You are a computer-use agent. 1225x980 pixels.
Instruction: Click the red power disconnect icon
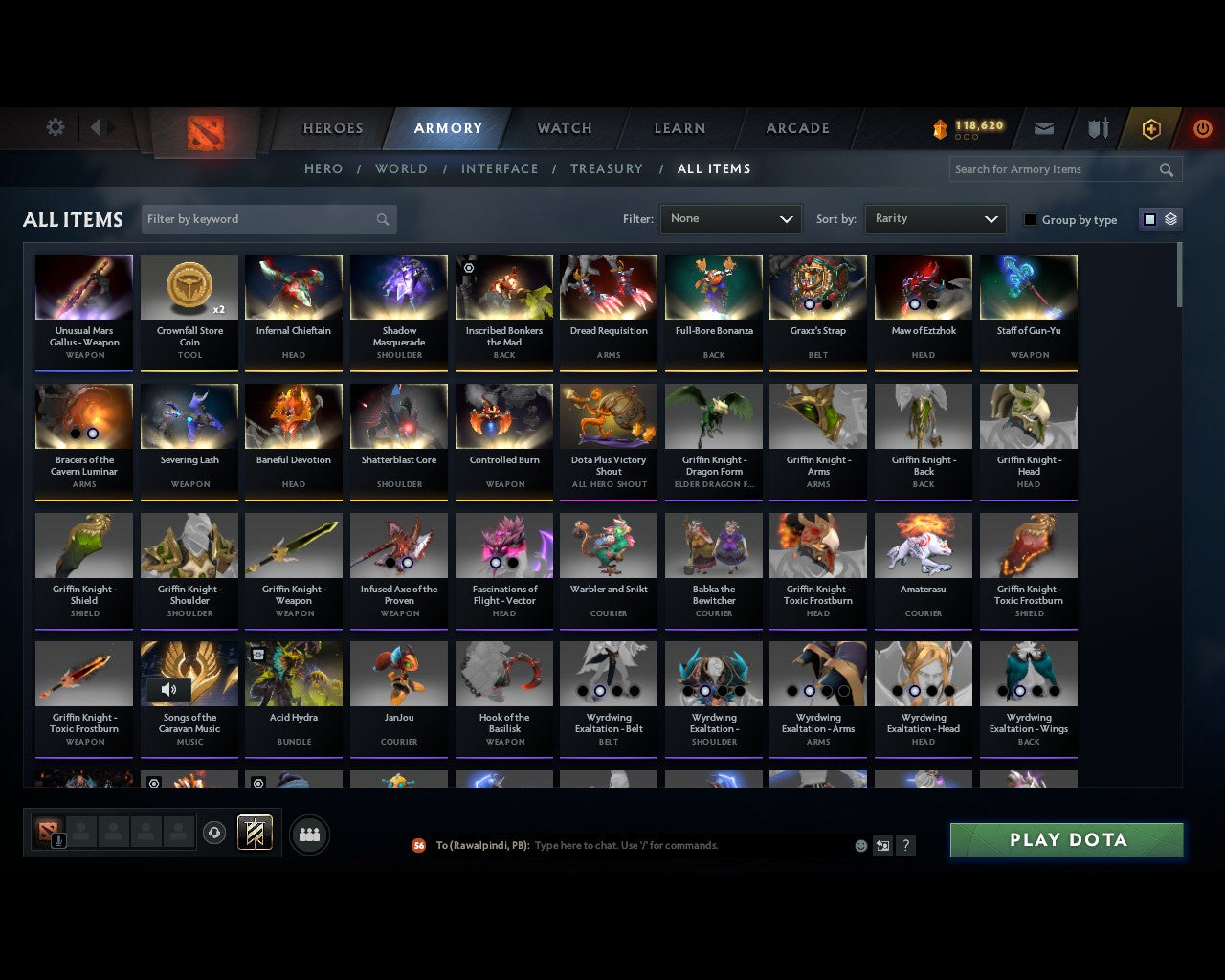[x=1202, y=127]
